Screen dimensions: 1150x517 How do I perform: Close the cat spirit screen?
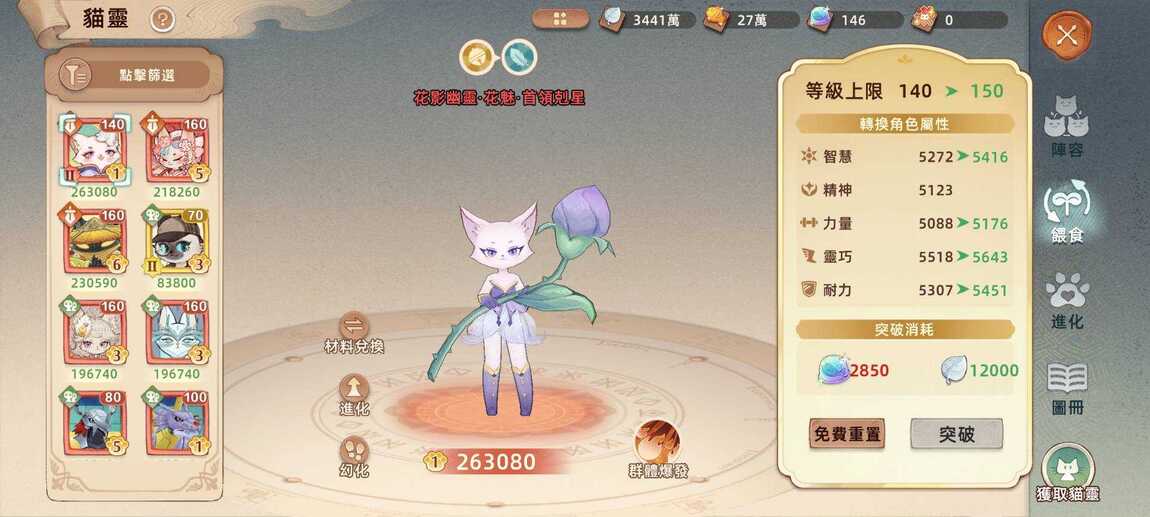1067,36
